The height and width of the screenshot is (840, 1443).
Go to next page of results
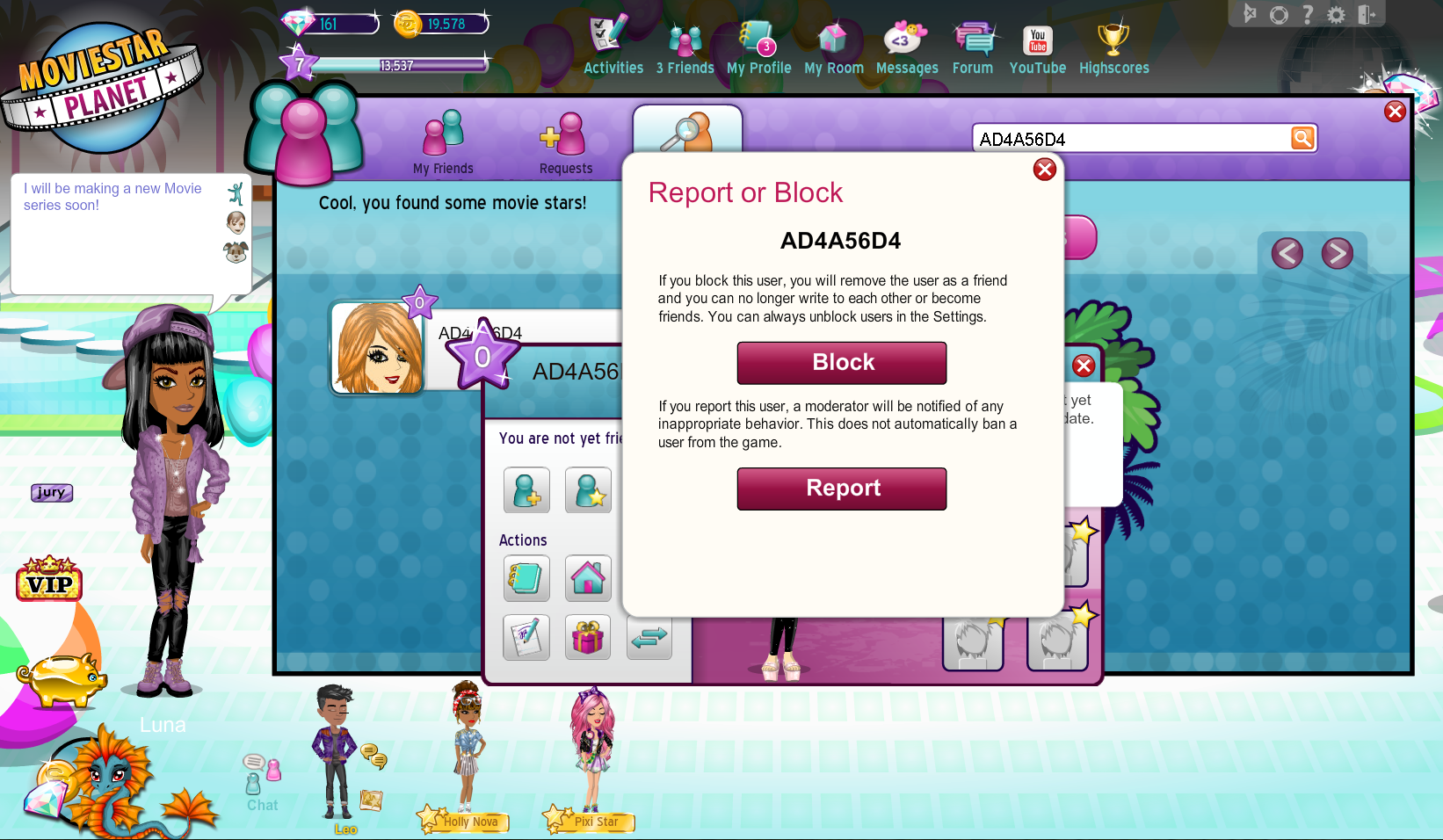[1337, 254]
